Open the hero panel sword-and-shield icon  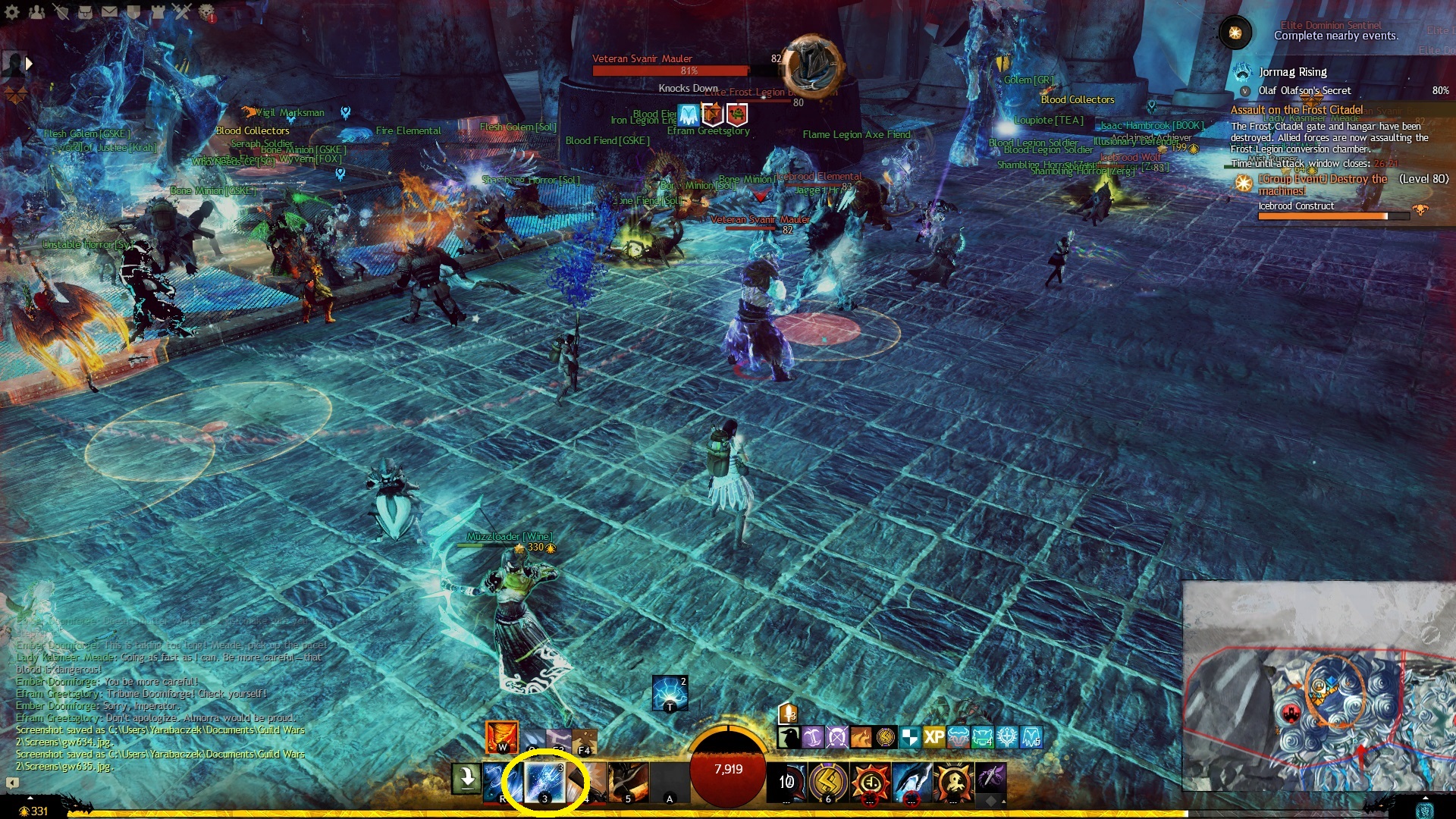tap(61, 12)
